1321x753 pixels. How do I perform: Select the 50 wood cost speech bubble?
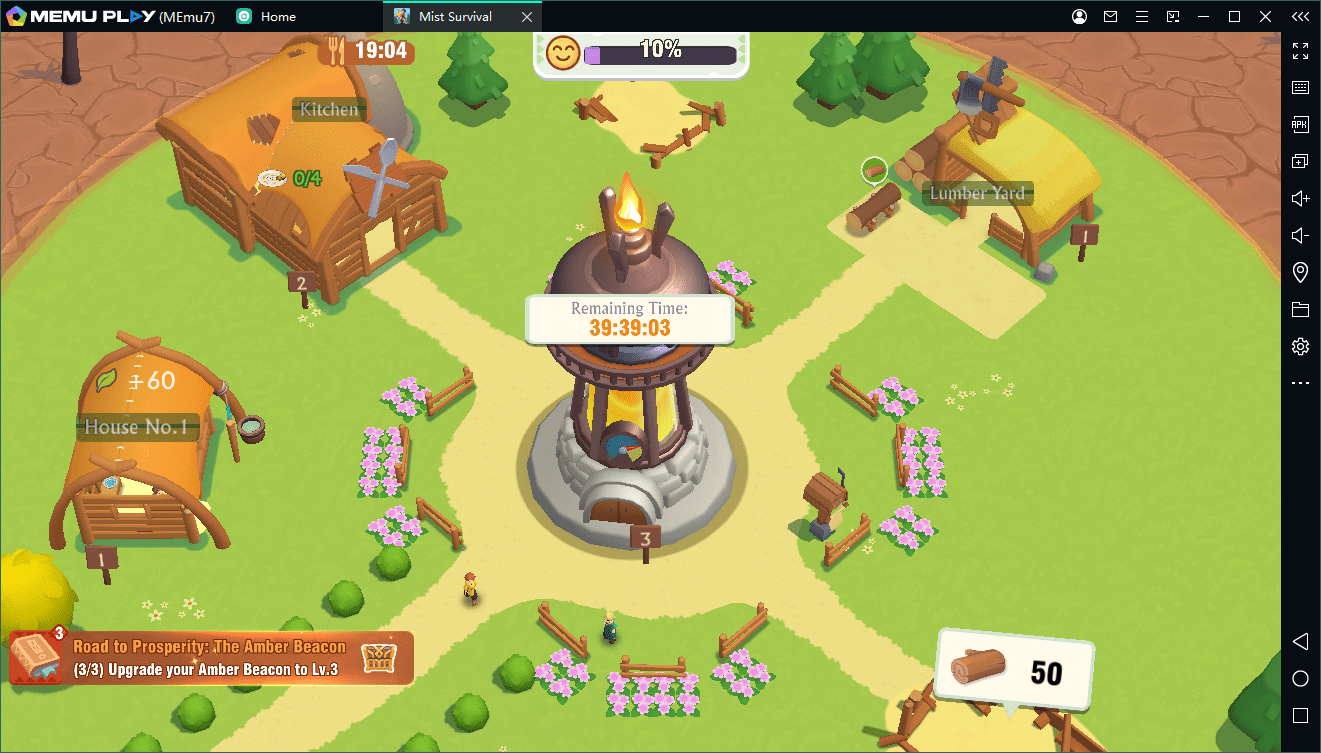click(1015, 670)
